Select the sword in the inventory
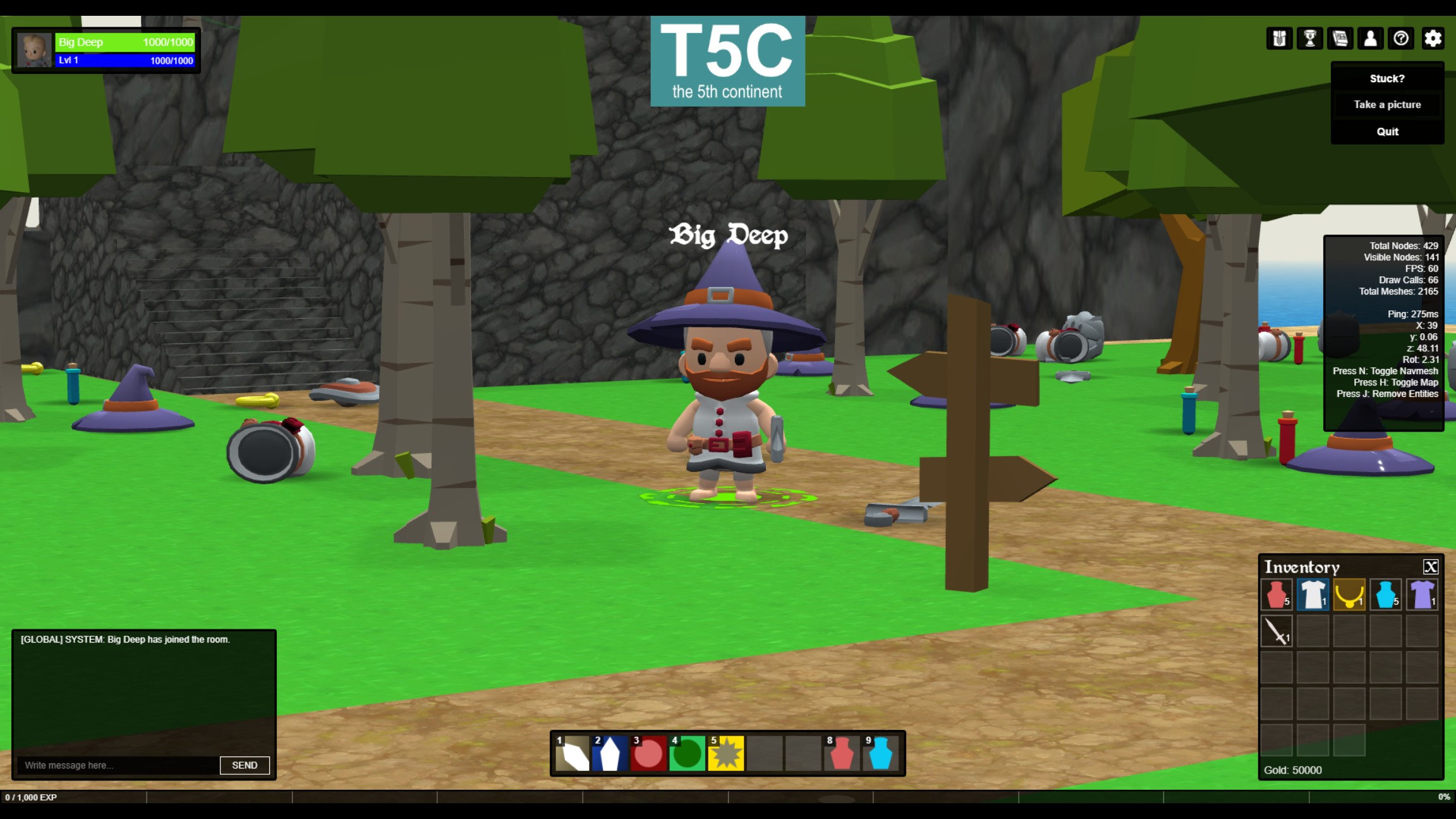Viewport: 1456px width, 819px height. click(1277, 631)
